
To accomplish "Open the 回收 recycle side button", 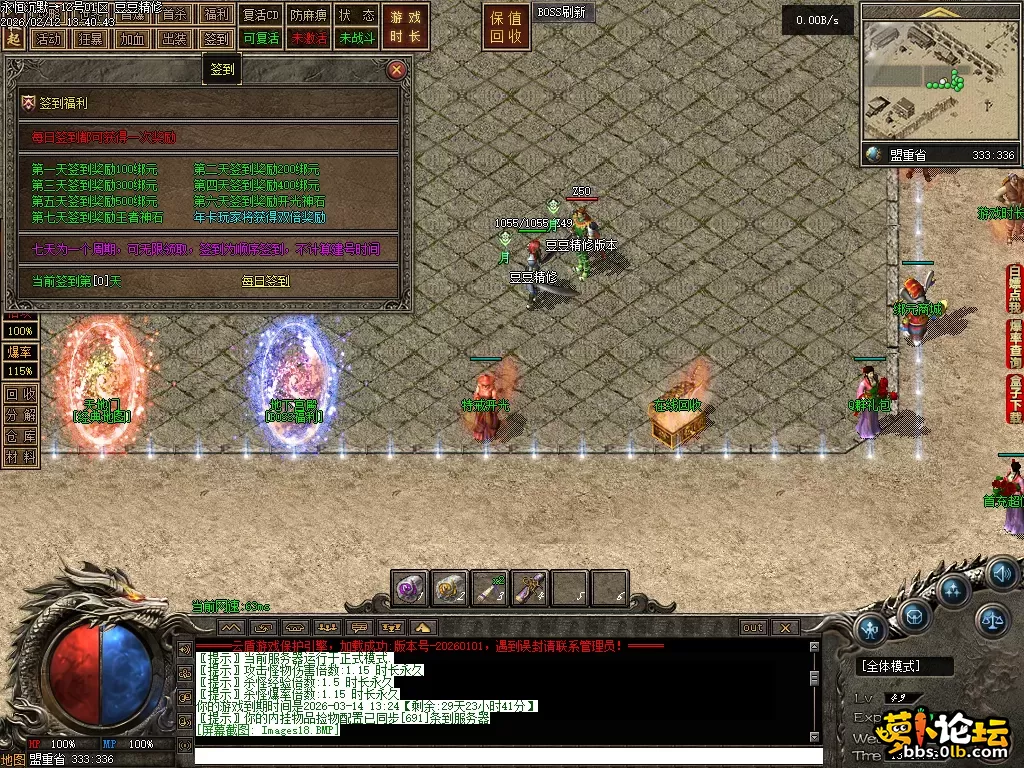I will [x=21, y=394].
